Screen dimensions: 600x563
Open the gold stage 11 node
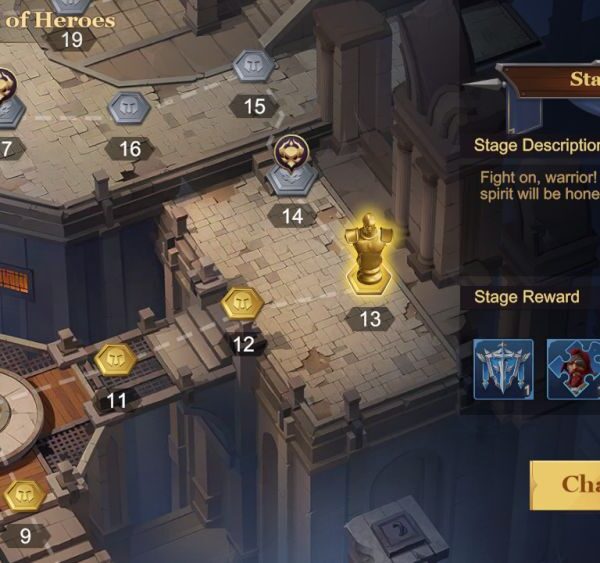coord(115,359)
